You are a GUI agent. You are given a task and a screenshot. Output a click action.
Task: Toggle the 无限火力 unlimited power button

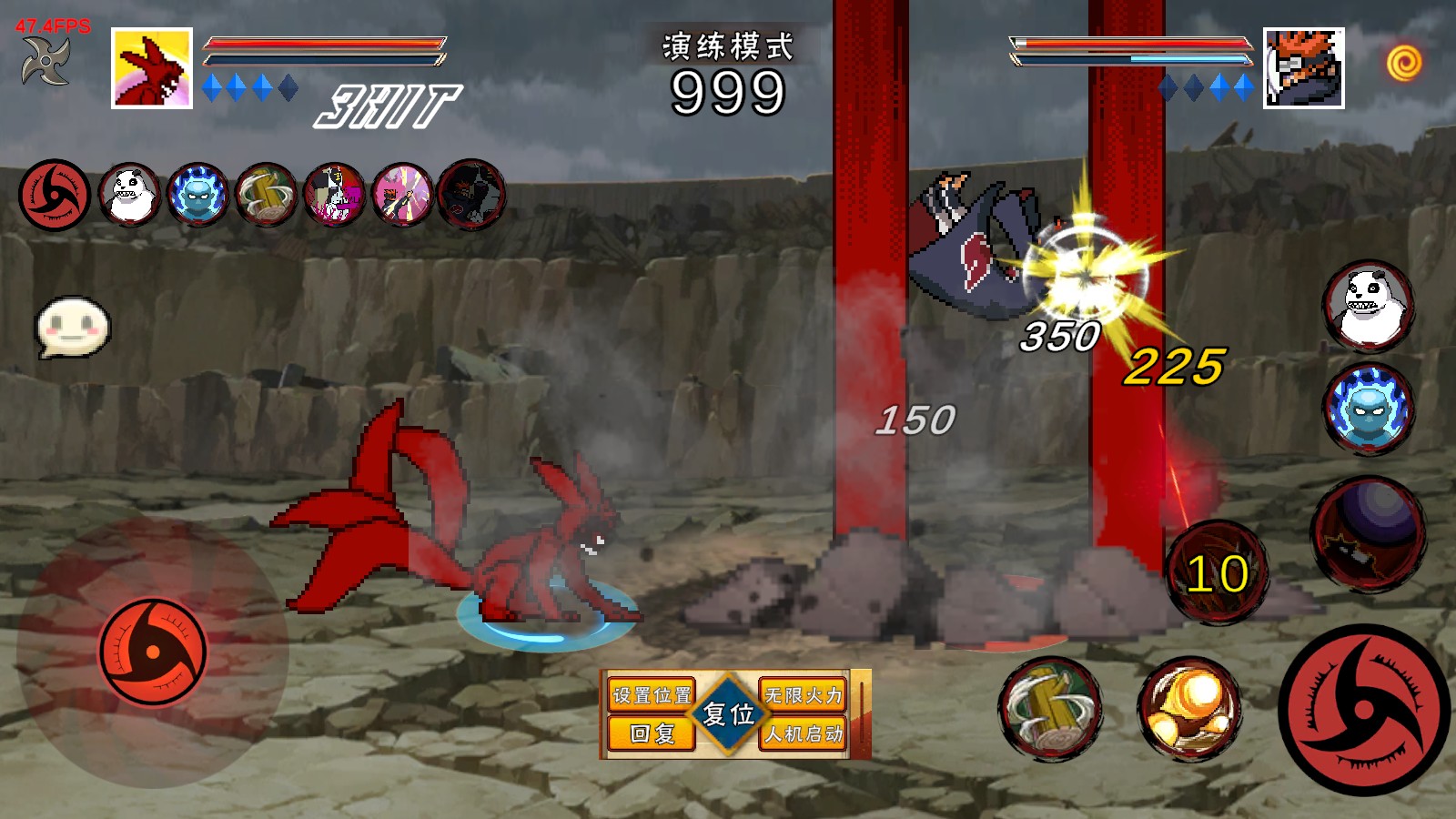(x=804, y=695)
